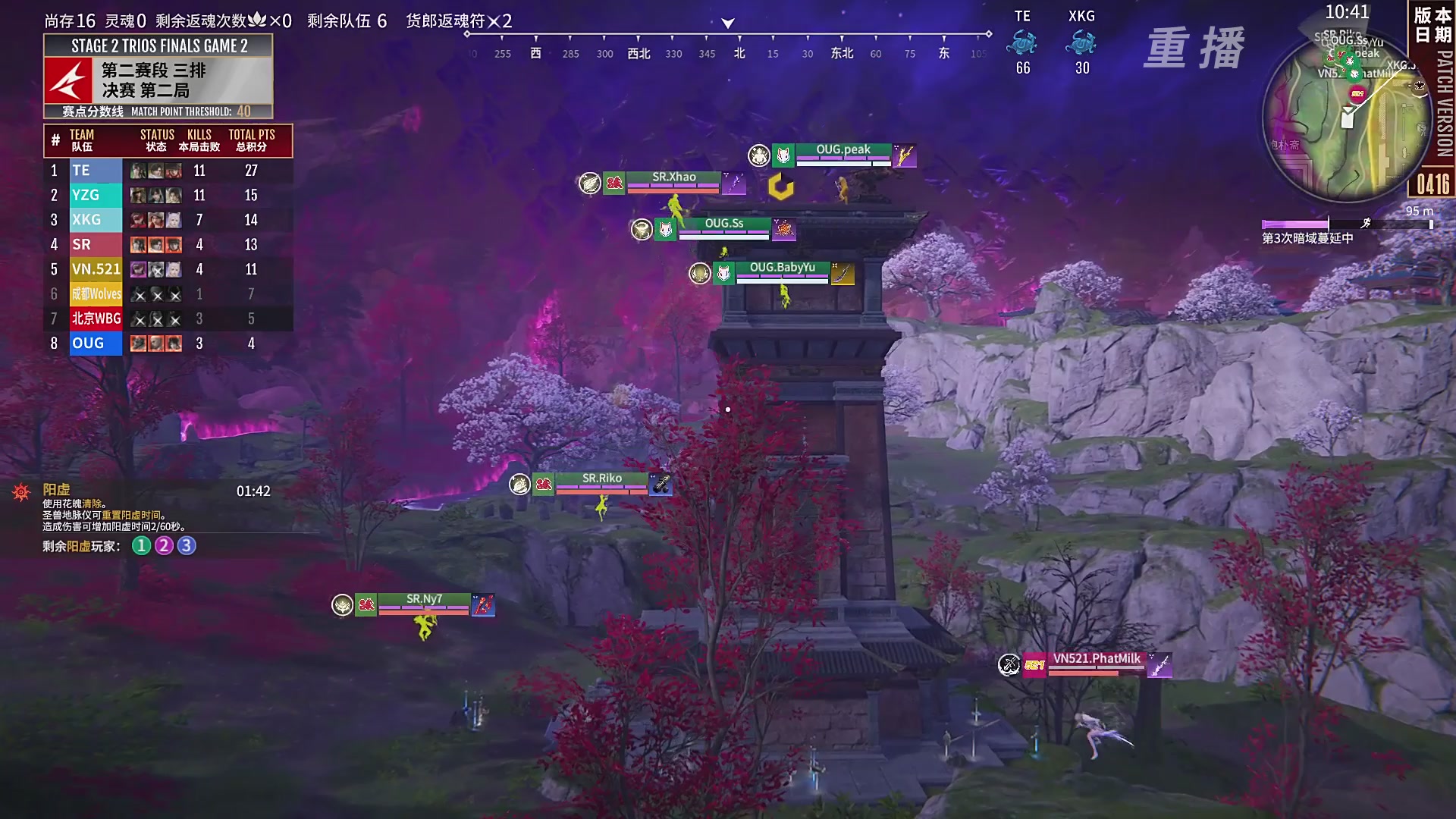The width and height of the screenshot is (1456, 819).
Task: Expand the highlighted 北京WBG scoreboard row
Action: coord(95,318)
